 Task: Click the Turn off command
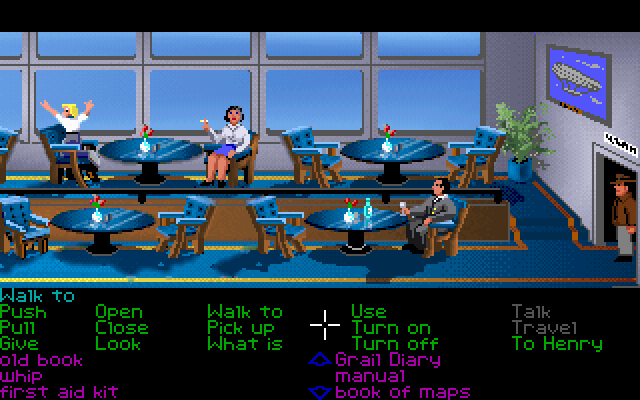[395, 344]
